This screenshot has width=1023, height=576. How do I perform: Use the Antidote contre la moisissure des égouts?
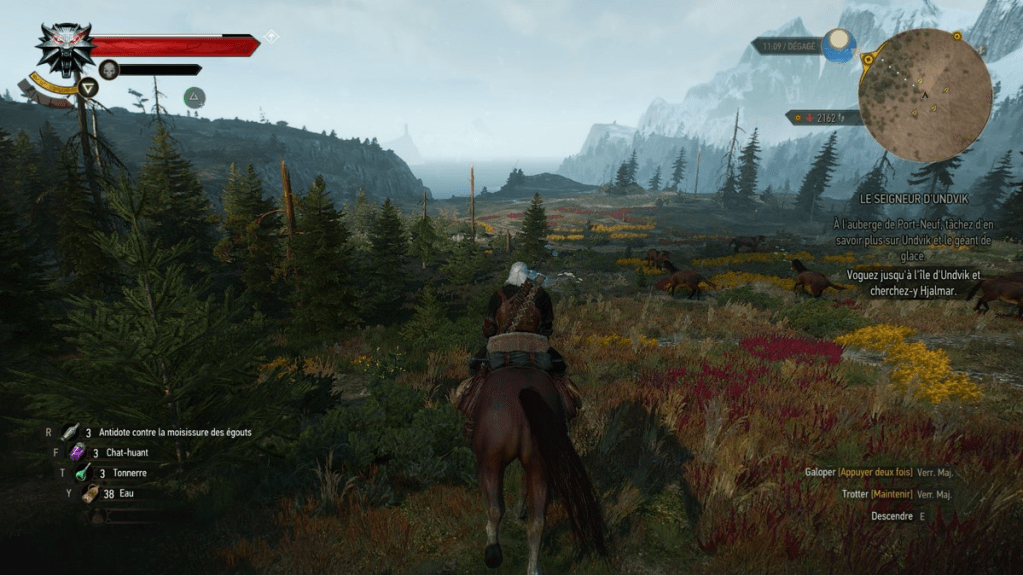pos(72,432)
